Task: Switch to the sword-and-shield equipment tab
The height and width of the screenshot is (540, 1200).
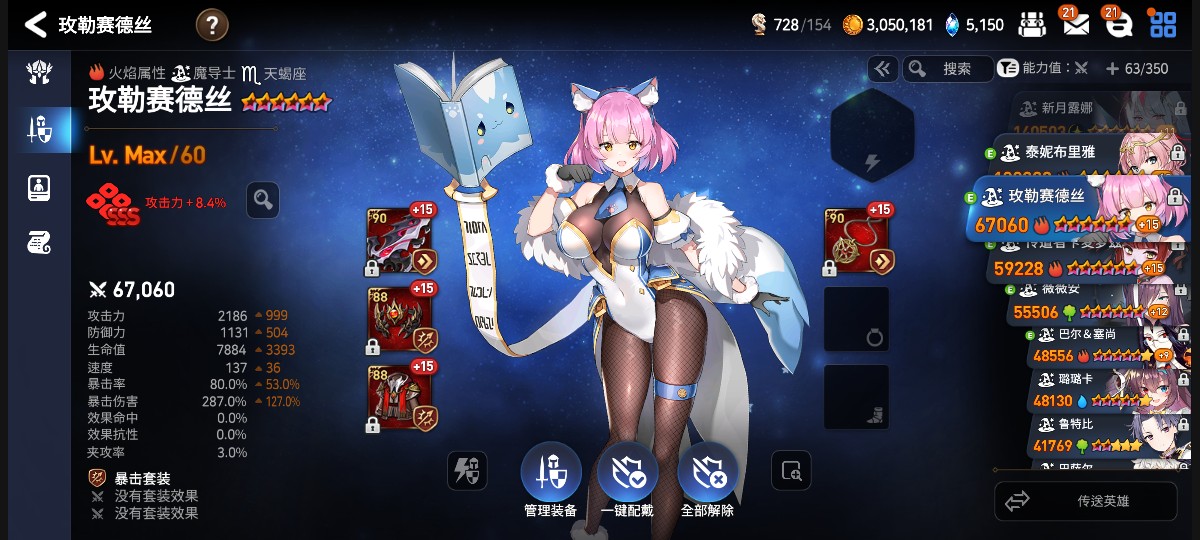Action: pos(39,128)
